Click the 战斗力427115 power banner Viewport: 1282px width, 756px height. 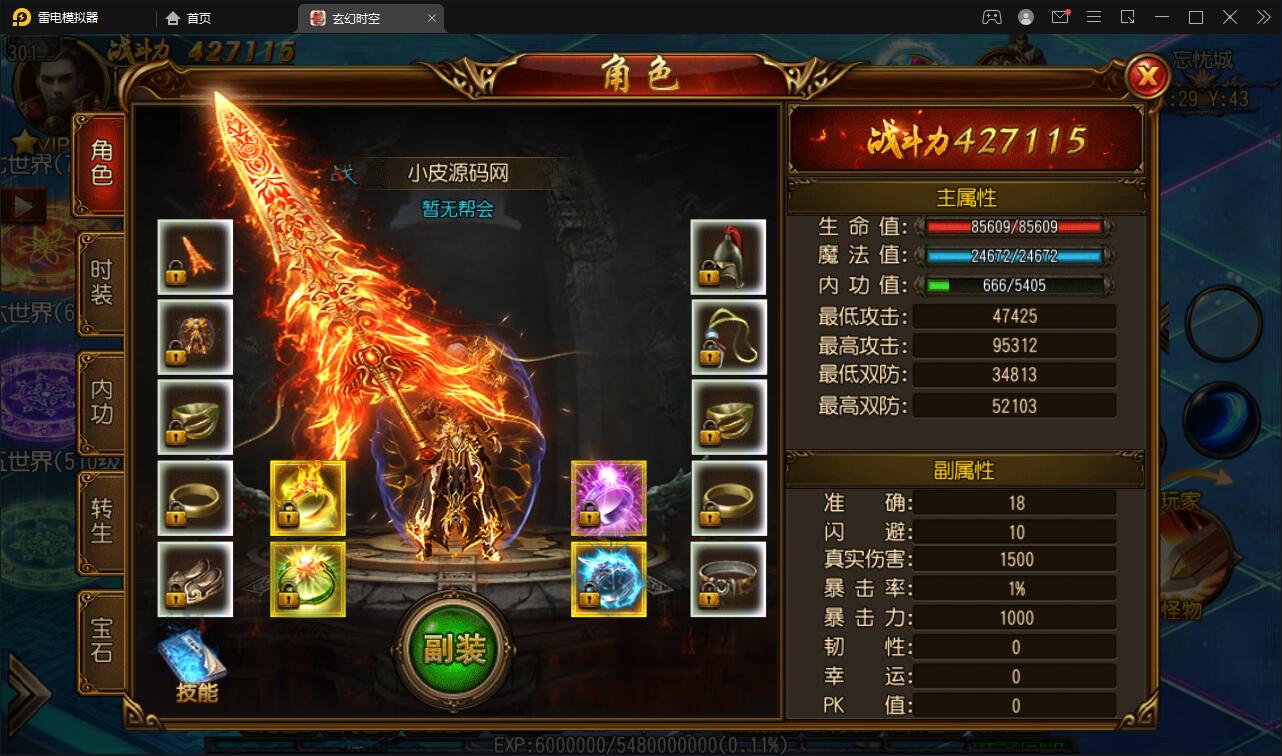963,140
